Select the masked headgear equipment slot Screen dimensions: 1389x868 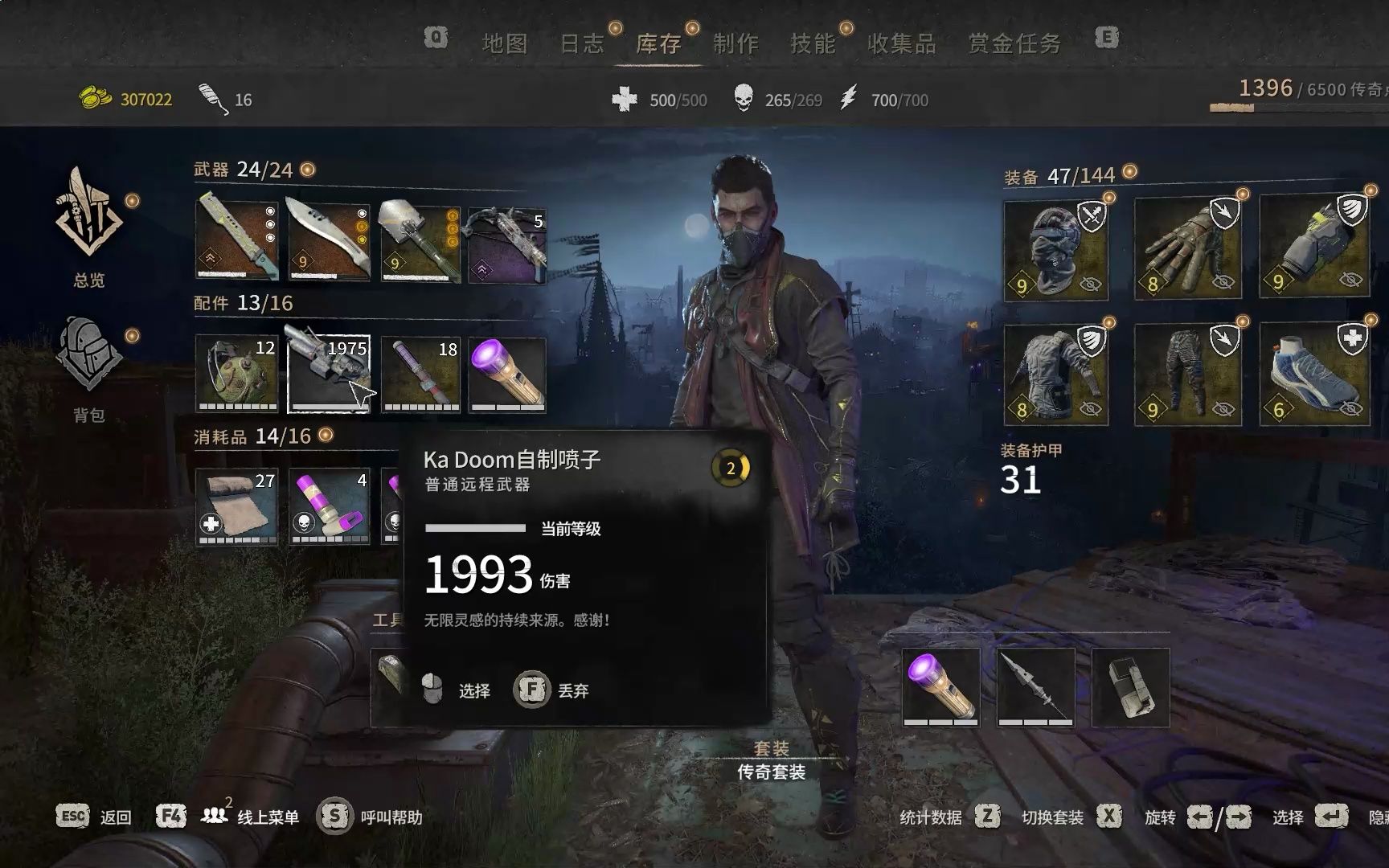(1055, 250)
